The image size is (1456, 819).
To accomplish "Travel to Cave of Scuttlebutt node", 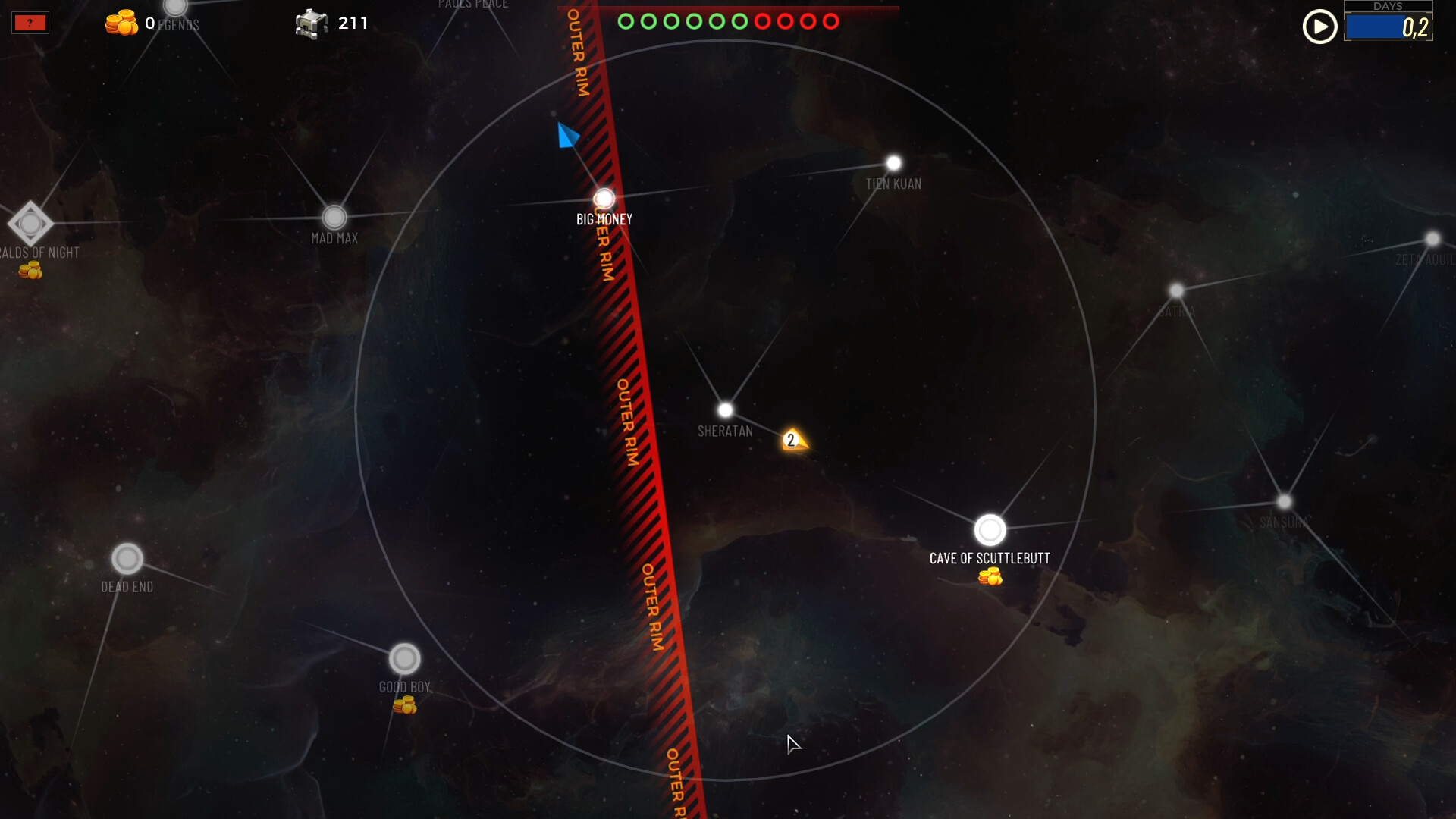I will pyautogui.click(x=990, y=530).
